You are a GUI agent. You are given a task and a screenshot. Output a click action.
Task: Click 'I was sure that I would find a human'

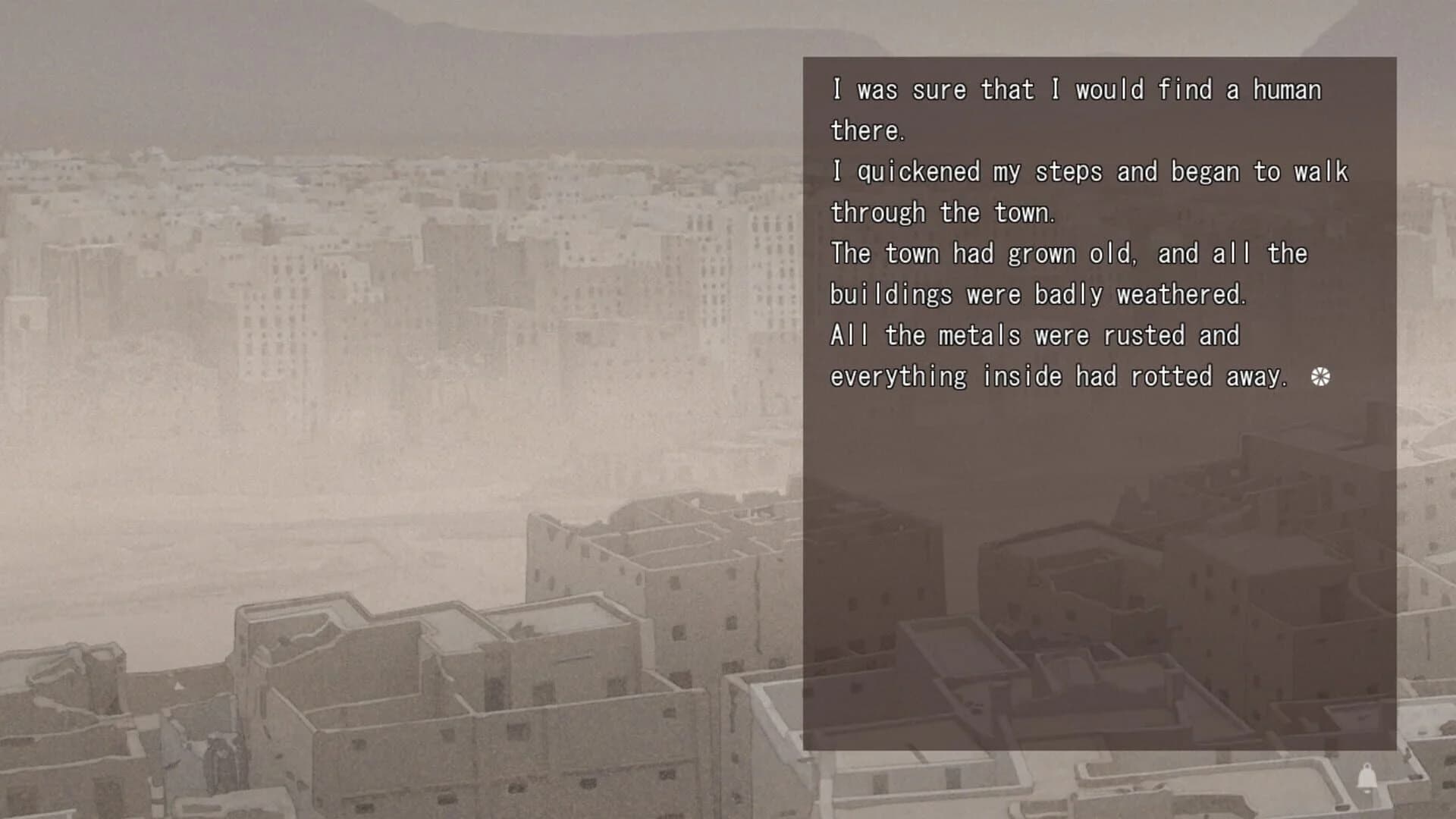click(x=1075, y=89)
